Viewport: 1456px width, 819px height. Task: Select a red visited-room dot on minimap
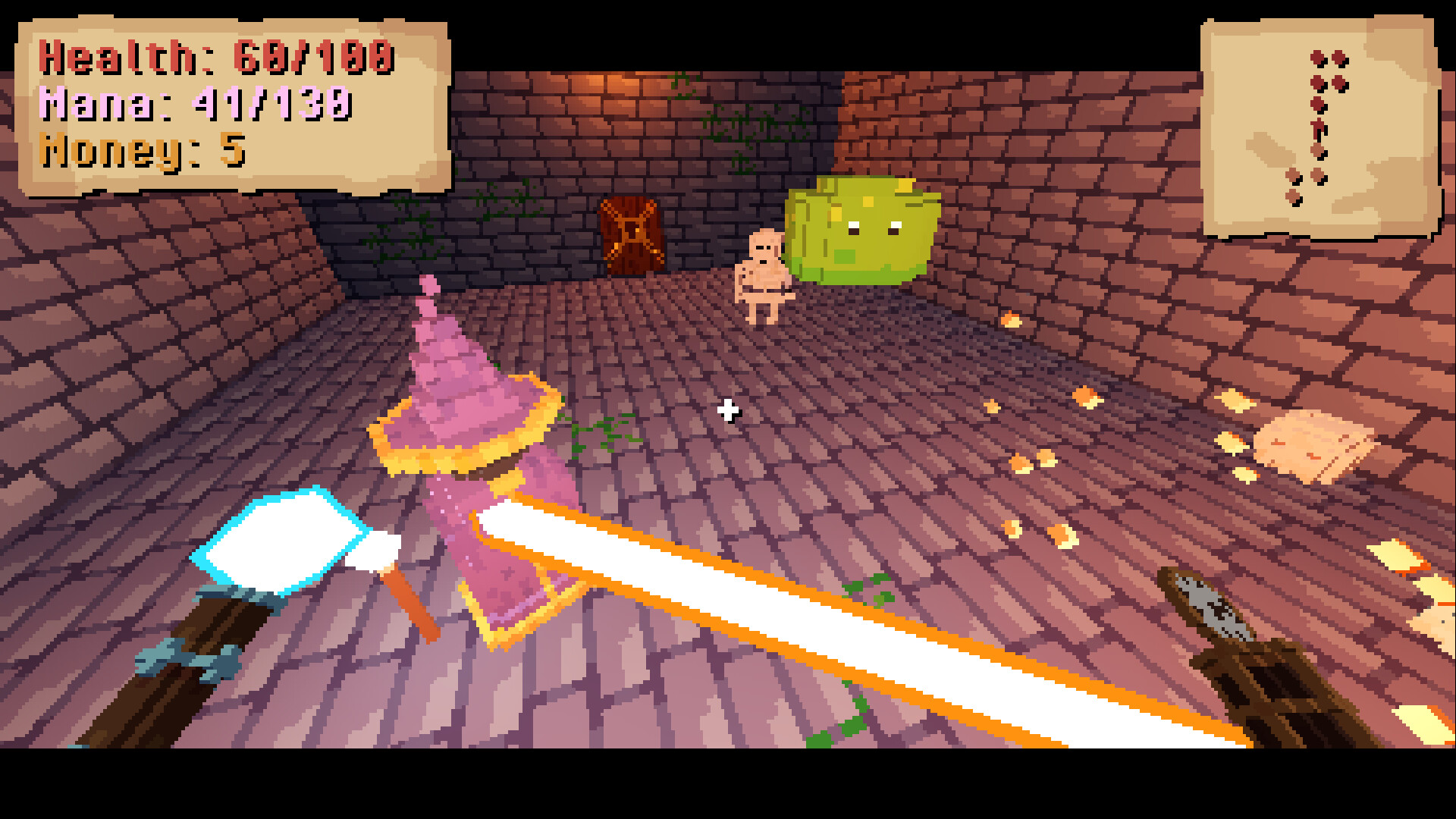pyautogui.click(x=1316, y=57)
